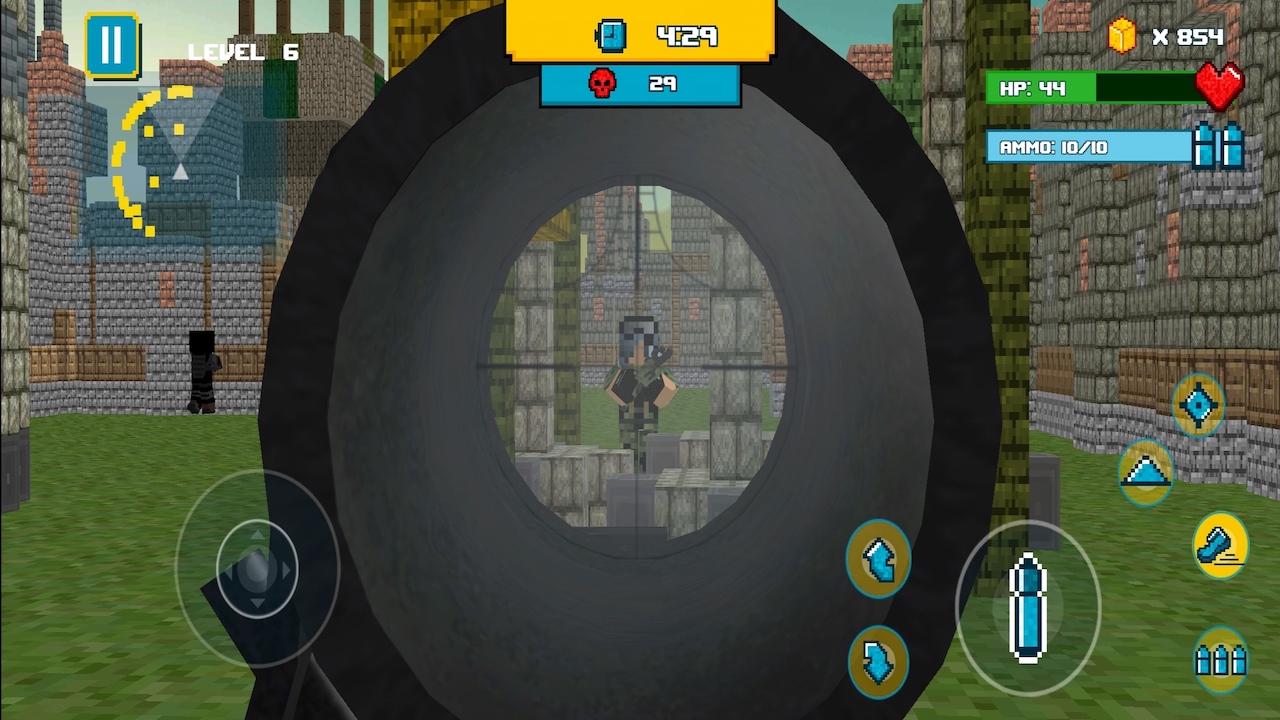
Task: Select the diamond crosshair aim icon
Action: click(x=1199, y=404)
